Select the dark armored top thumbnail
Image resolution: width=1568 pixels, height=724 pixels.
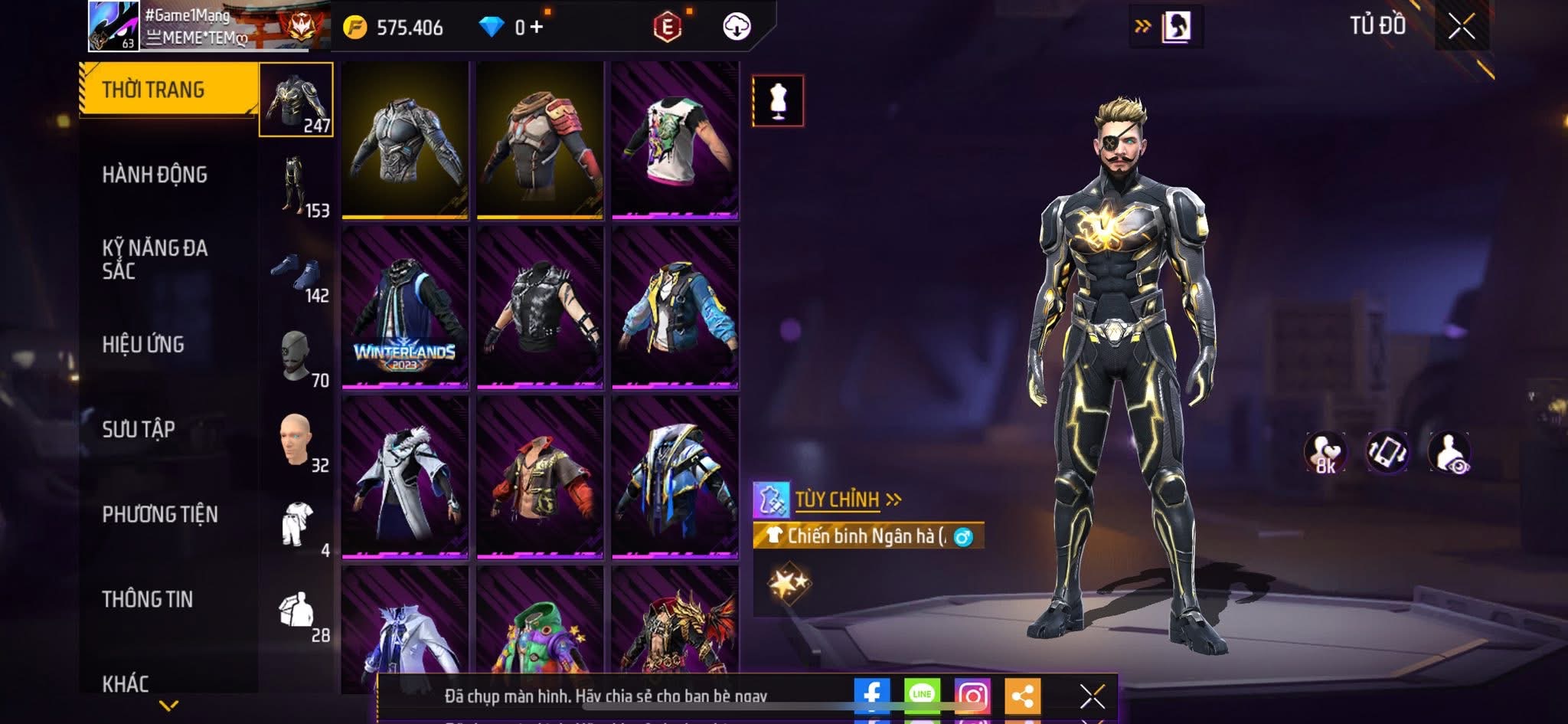click(405, 140)
